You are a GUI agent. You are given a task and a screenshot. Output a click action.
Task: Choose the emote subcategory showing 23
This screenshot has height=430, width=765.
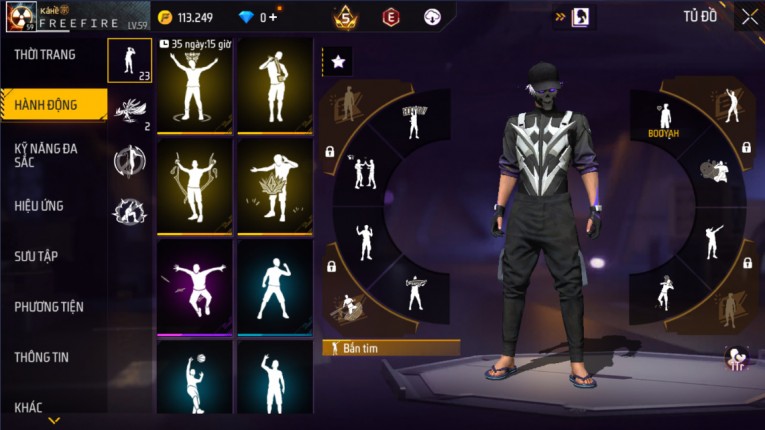130,61
